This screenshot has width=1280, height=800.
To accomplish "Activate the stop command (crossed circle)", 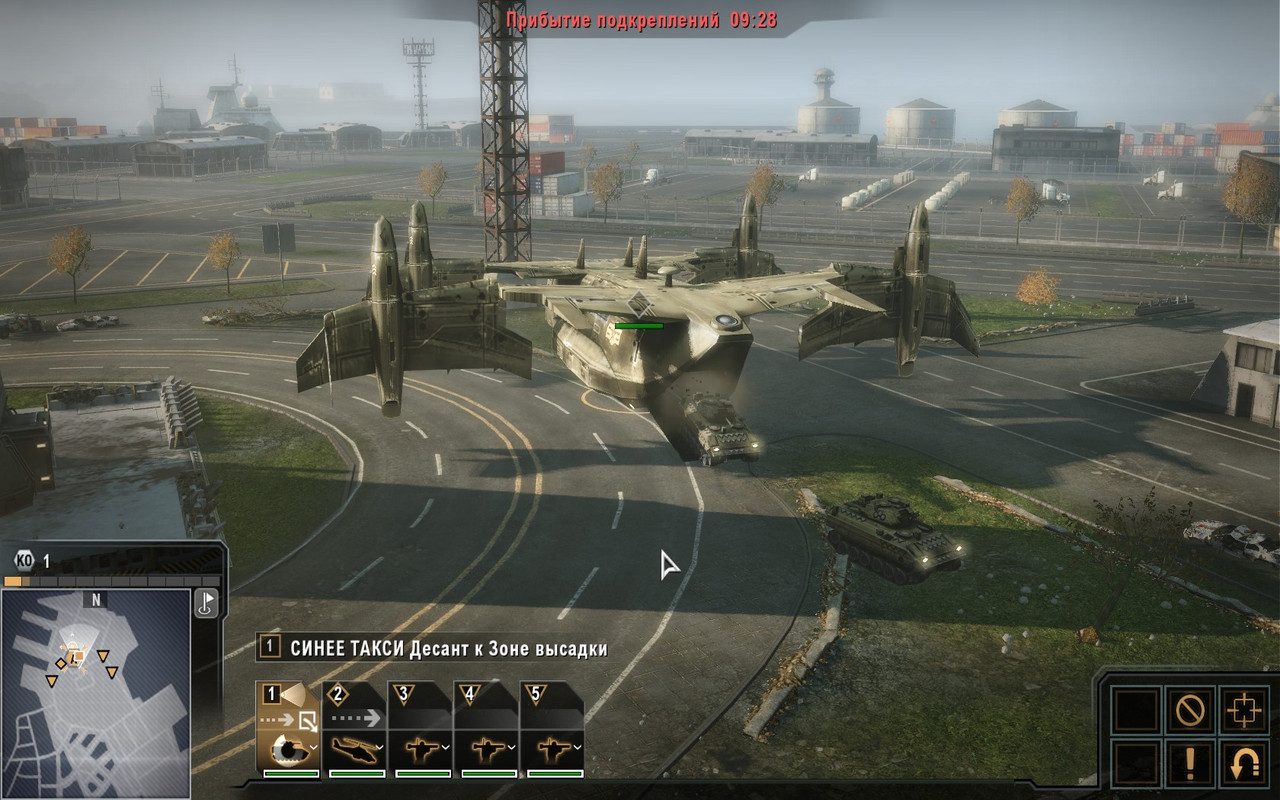I will click(1190, 711).
